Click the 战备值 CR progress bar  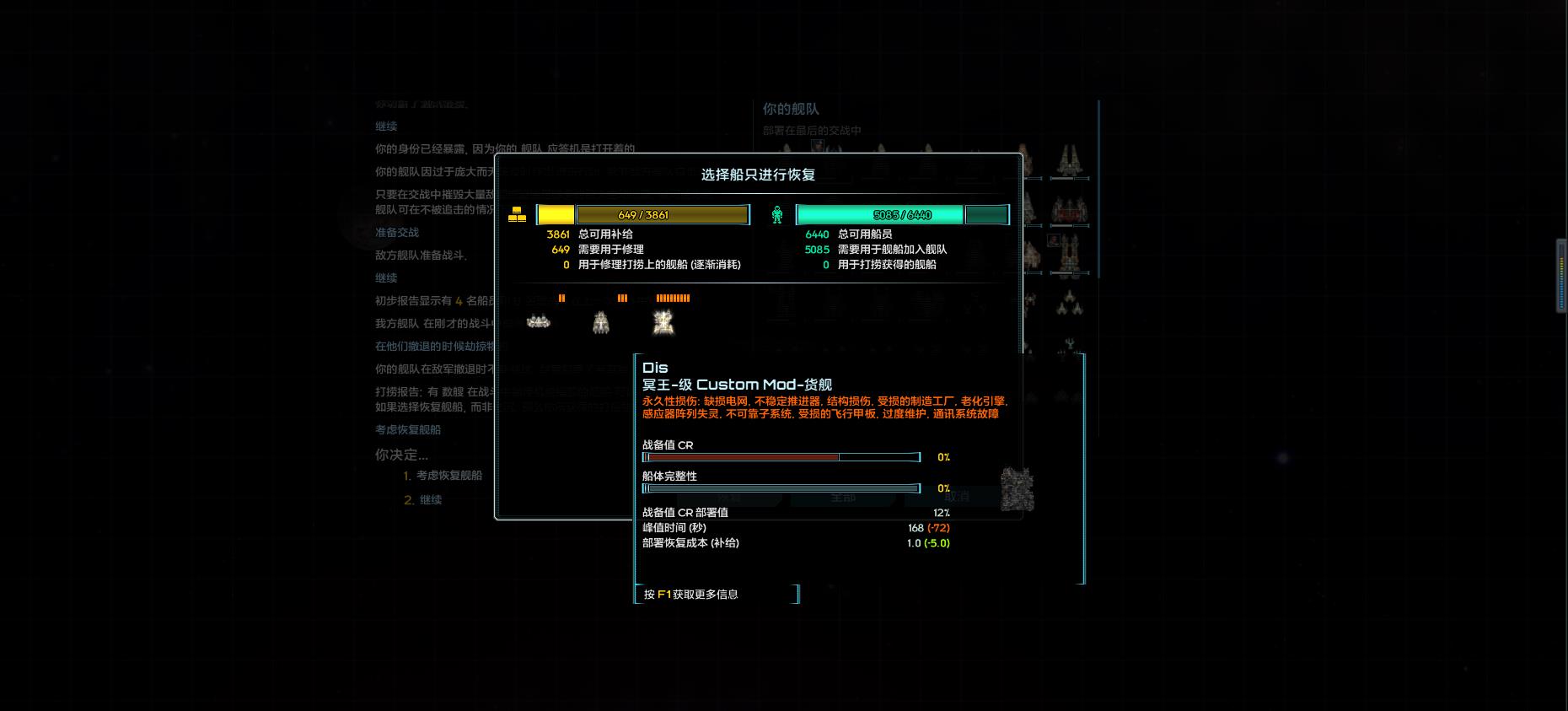pos(780,457)
